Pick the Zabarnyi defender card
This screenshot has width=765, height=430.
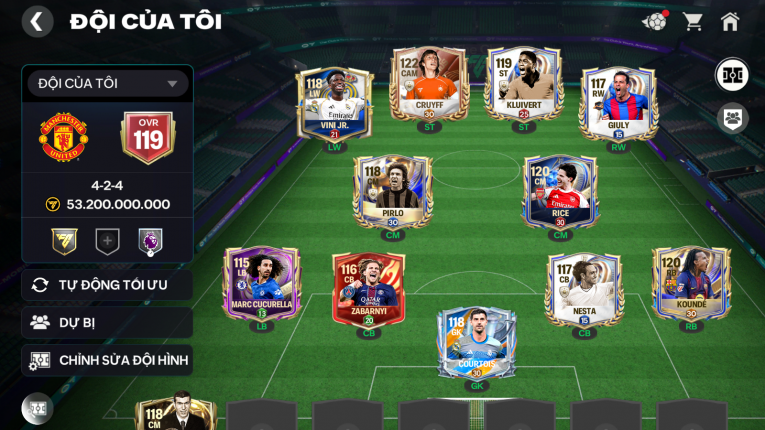[368, 289]
